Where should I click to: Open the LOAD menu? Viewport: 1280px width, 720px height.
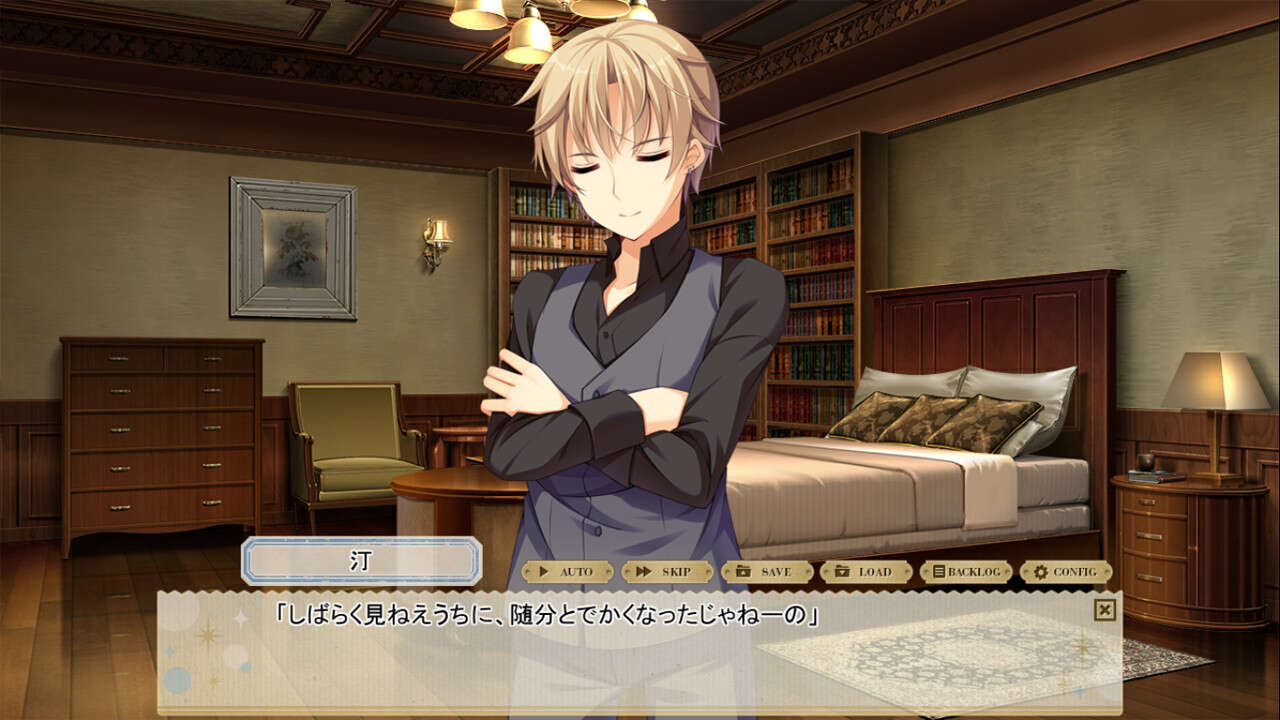coord(866,572)
